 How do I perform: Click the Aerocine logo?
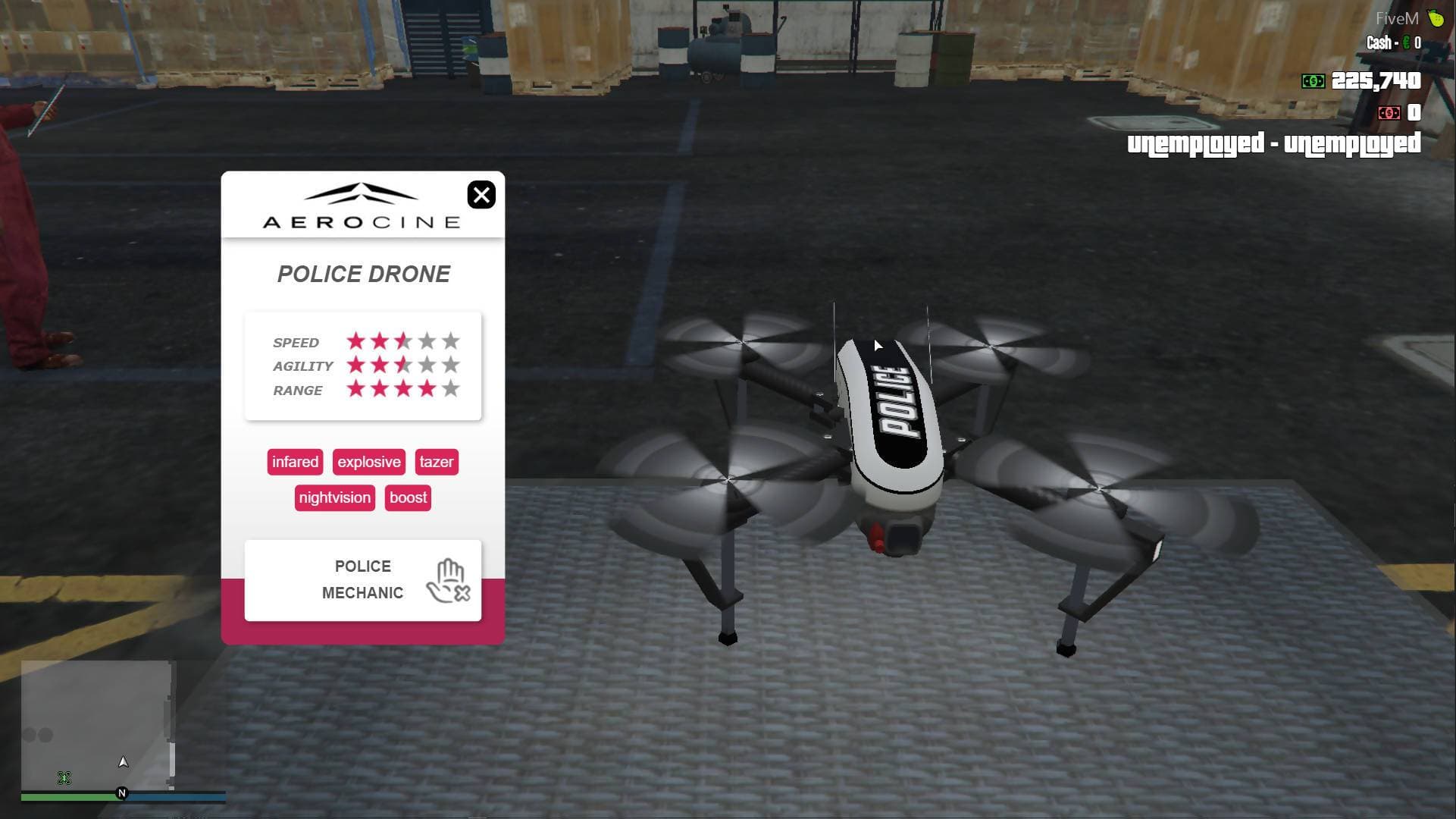pos(362,205)
